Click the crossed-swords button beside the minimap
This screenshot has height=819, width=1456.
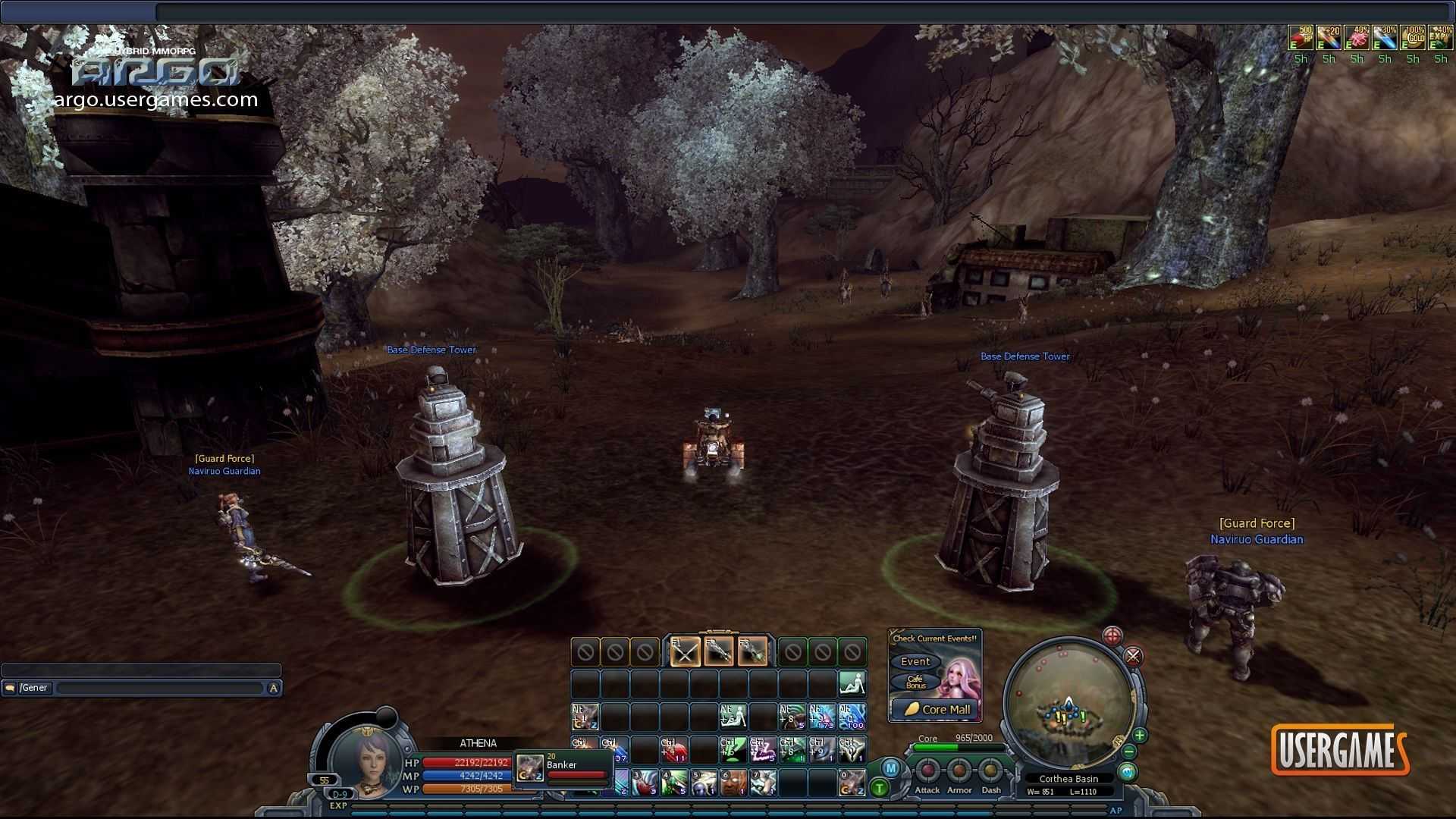click(1133, 656)
